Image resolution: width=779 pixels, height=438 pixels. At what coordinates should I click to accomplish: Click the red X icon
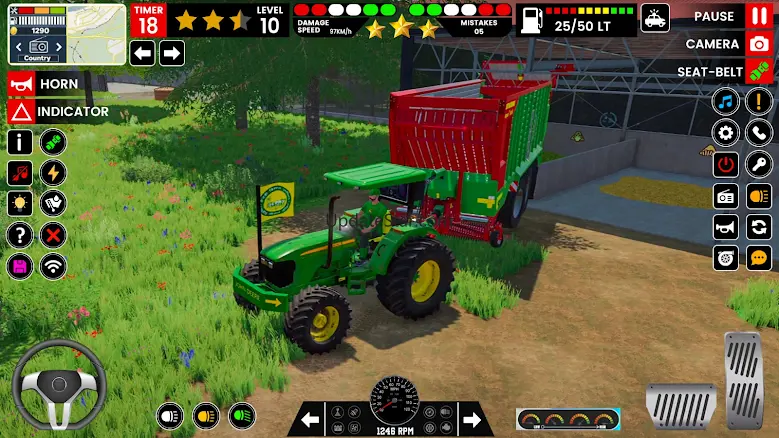click(x=54, y=236)
